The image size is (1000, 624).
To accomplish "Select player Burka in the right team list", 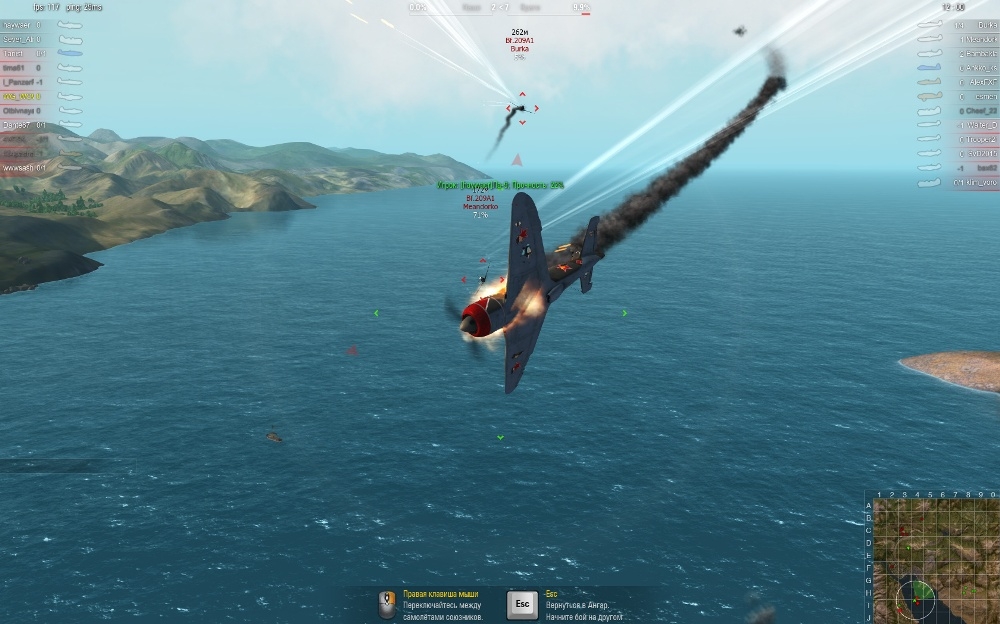I will coord(980,24).
